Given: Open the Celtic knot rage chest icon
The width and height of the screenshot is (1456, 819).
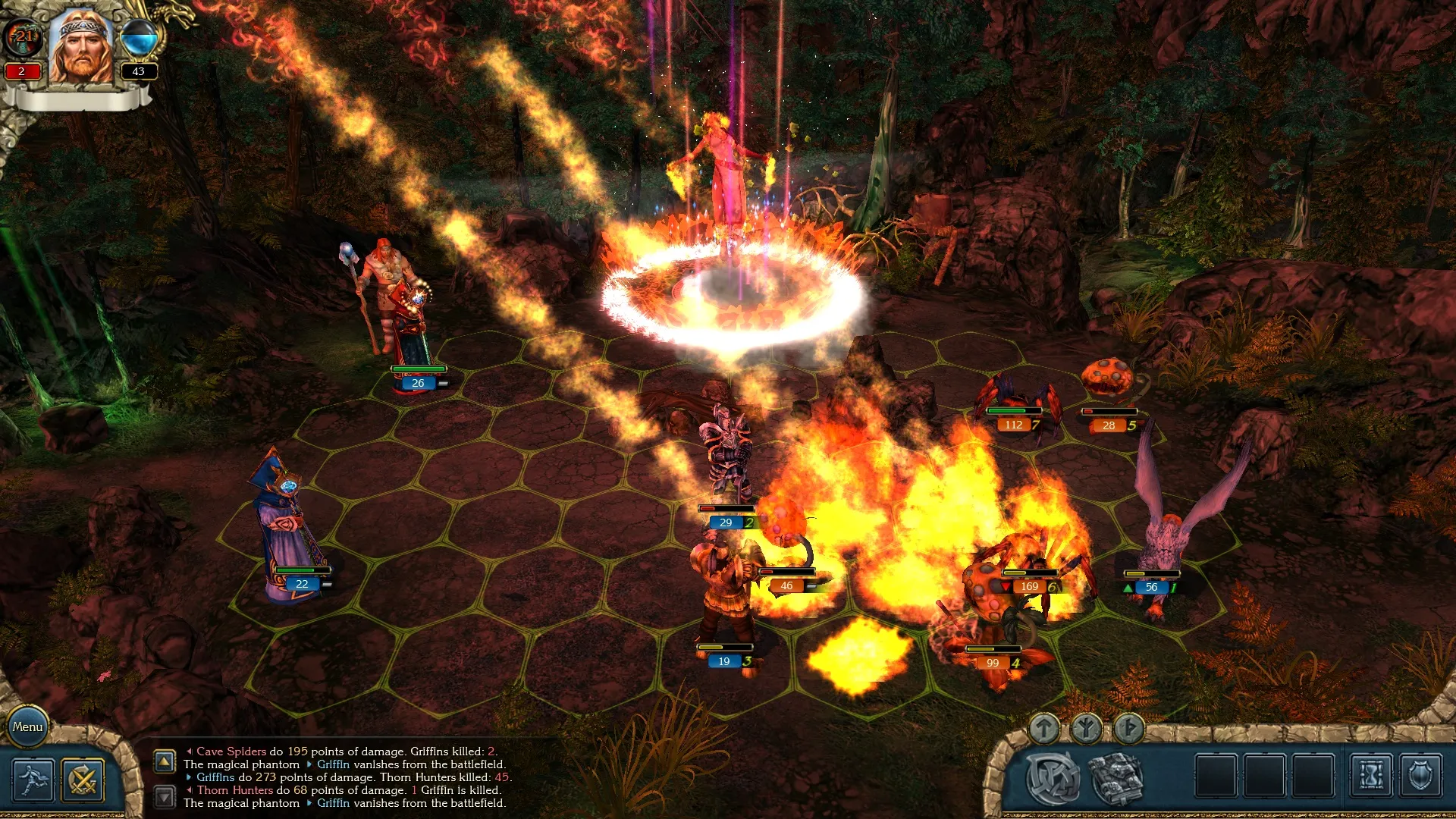Looking at the screenshot, I should pos(1053,778).
